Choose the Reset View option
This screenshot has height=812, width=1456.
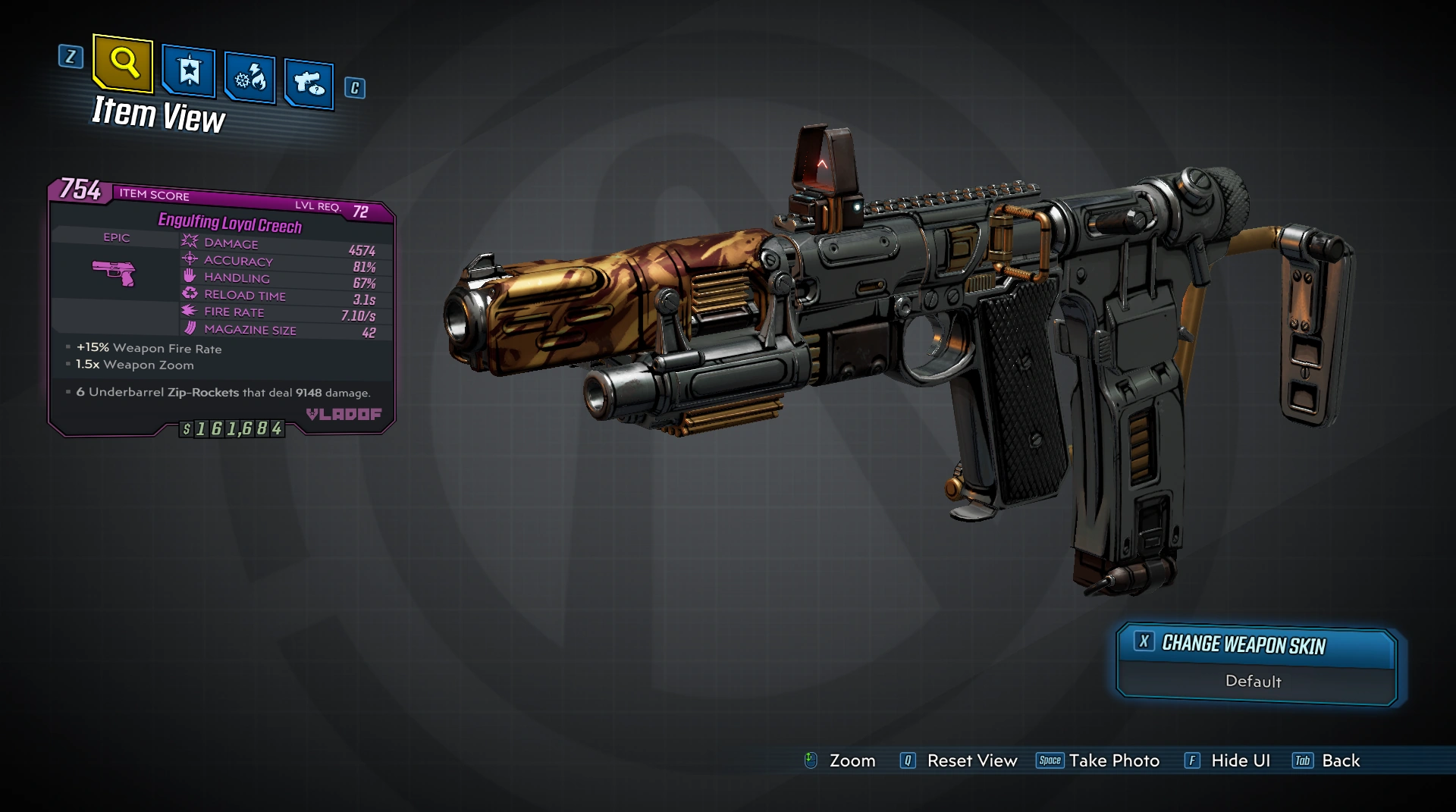[x=959, y=760]
